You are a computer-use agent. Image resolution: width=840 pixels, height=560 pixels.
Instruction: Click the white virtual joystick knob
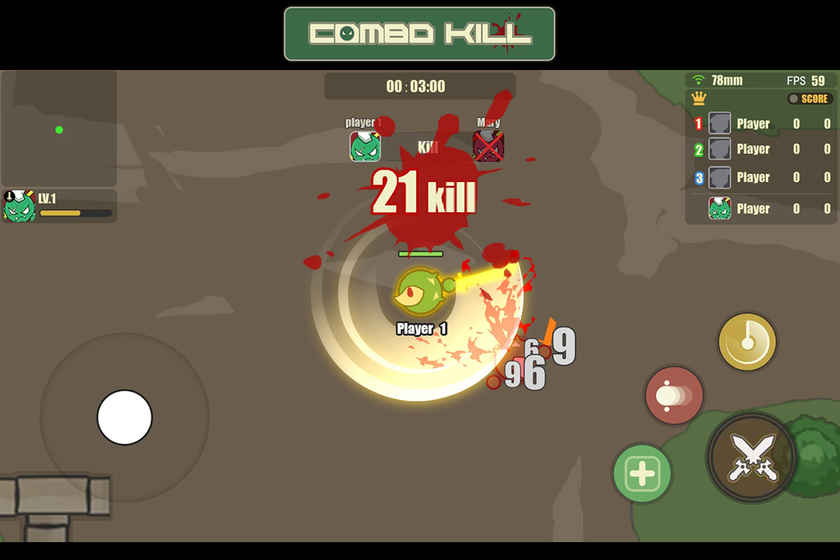coord(125,417)
